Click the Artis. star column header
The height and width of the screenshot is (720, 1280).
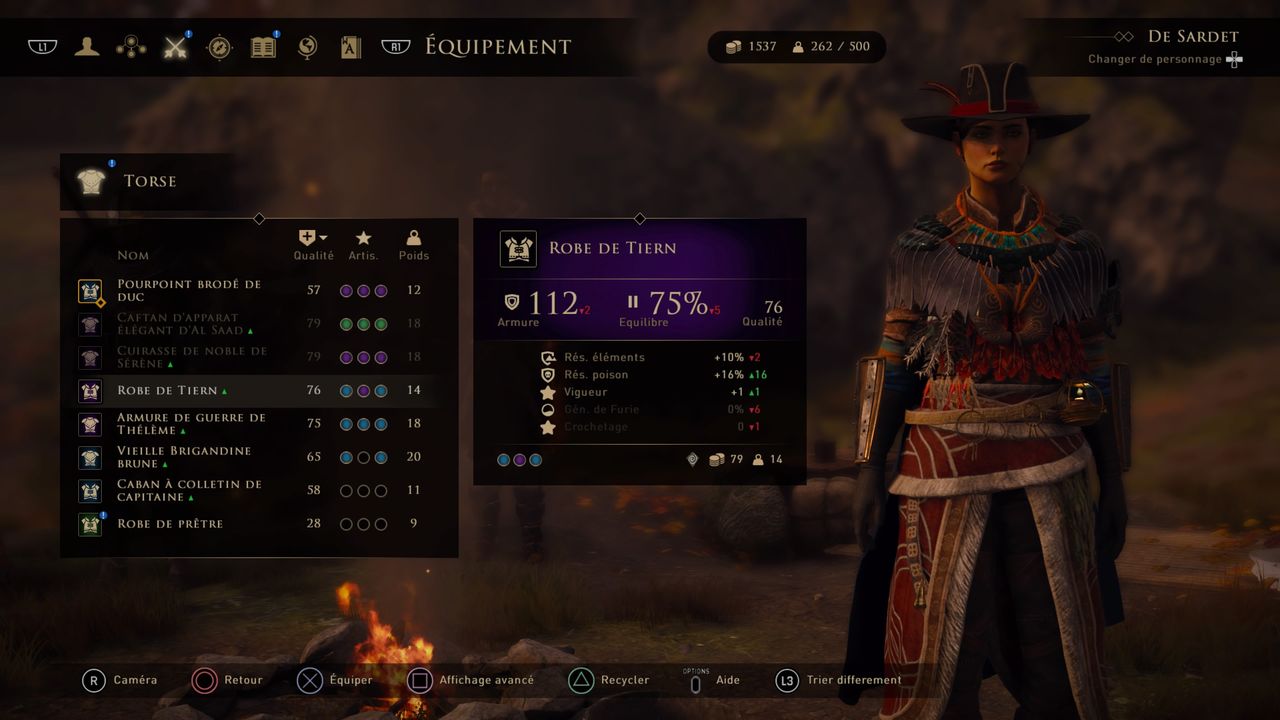[x=363, y=244]
